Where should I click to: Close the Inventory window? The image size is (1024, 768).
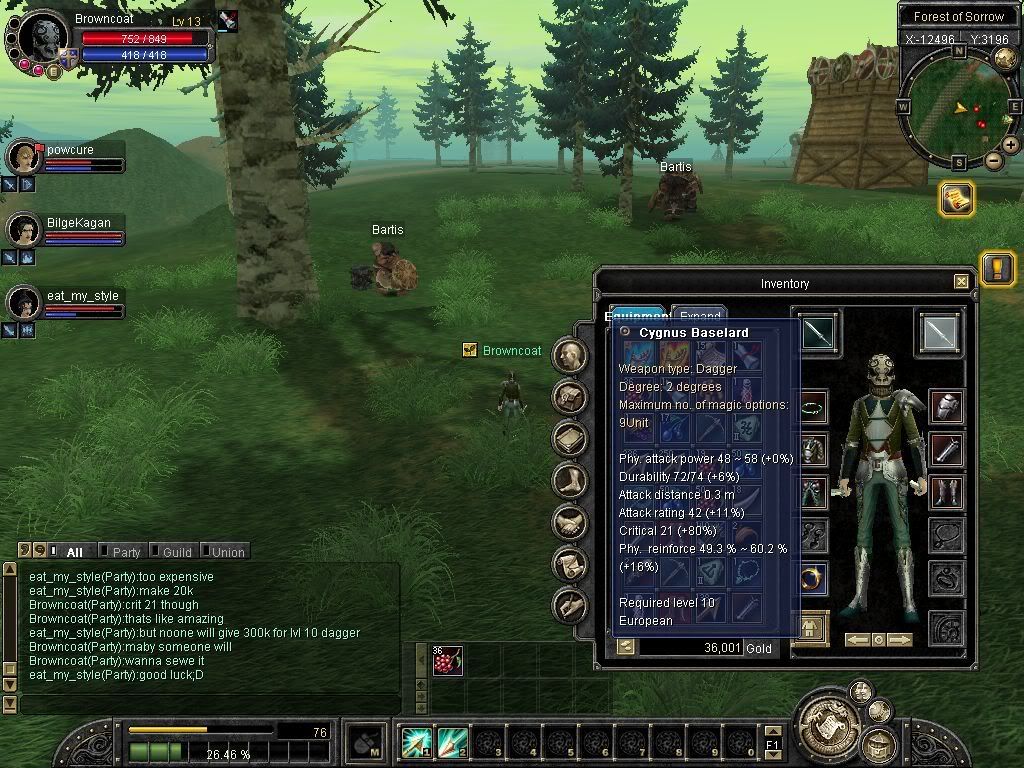point(961,283)
